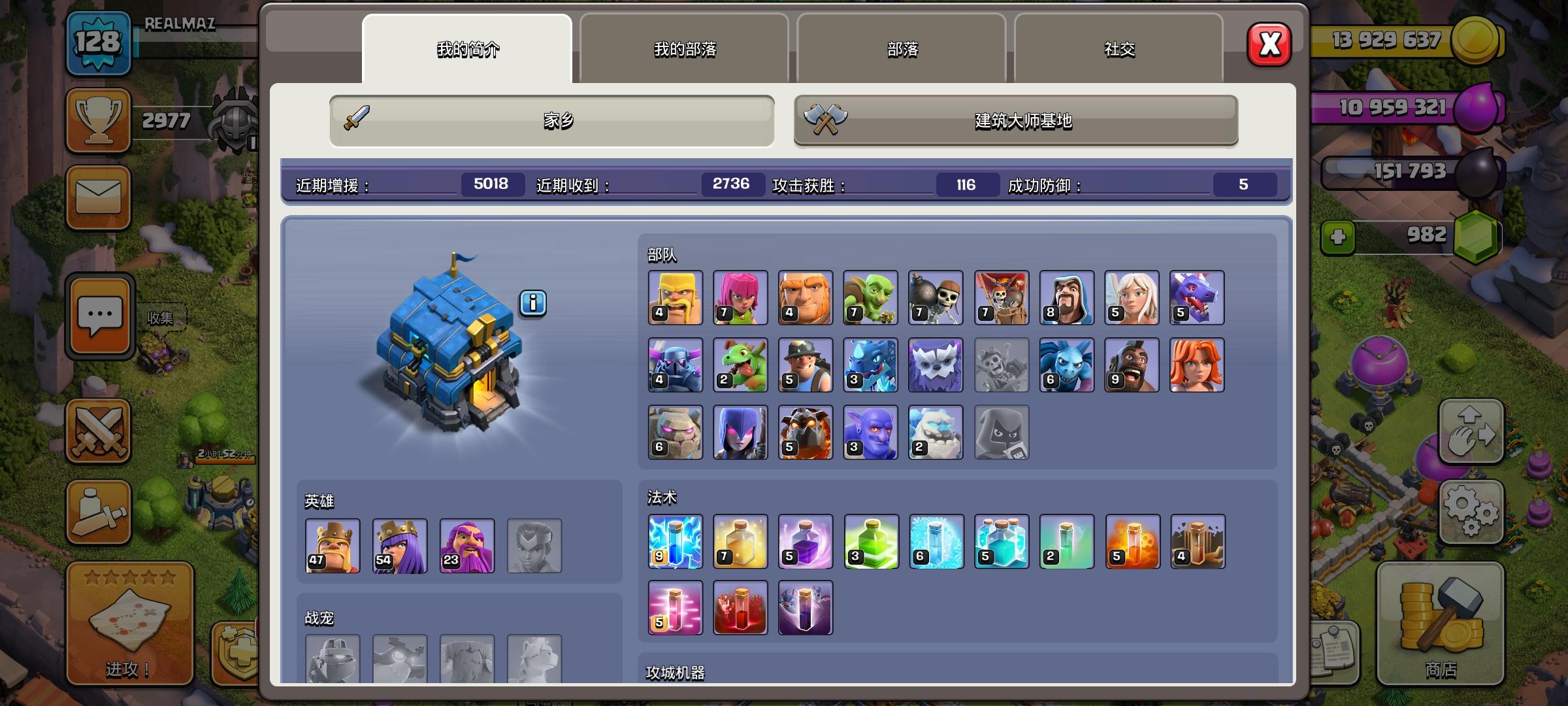Select the Witch troop icon
Image resolution: width=1568 pixels, height=706 pixels.
click(x=740, y=431)
